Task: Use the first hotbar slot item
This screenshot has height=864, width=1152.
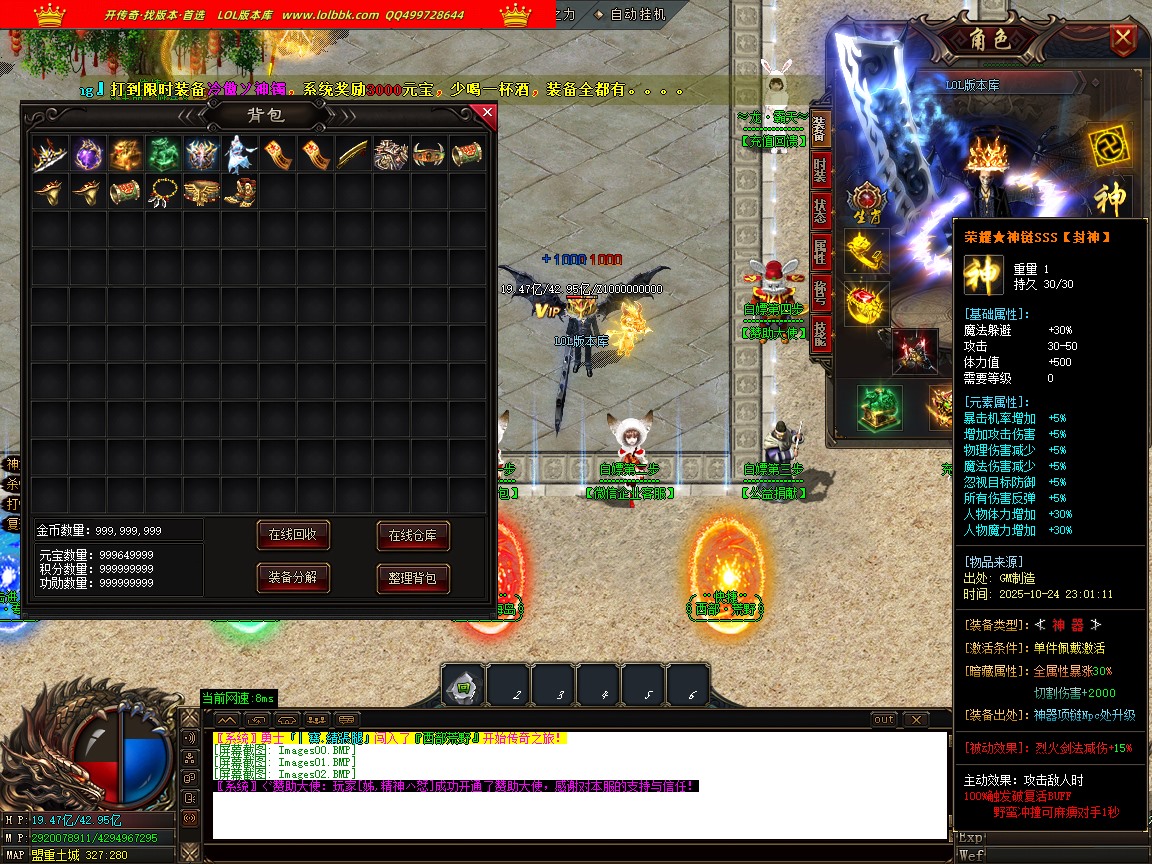Action: tap(462, 686)
